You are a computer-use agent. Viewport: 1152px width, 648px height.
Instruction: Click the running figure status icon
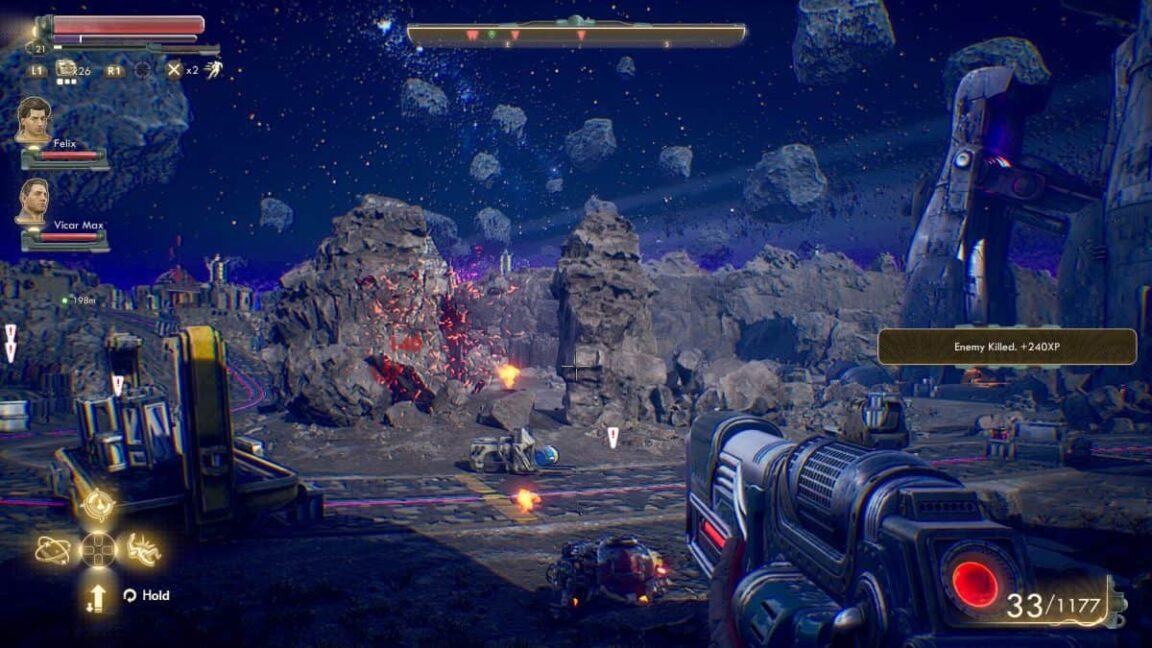[213, 69]
